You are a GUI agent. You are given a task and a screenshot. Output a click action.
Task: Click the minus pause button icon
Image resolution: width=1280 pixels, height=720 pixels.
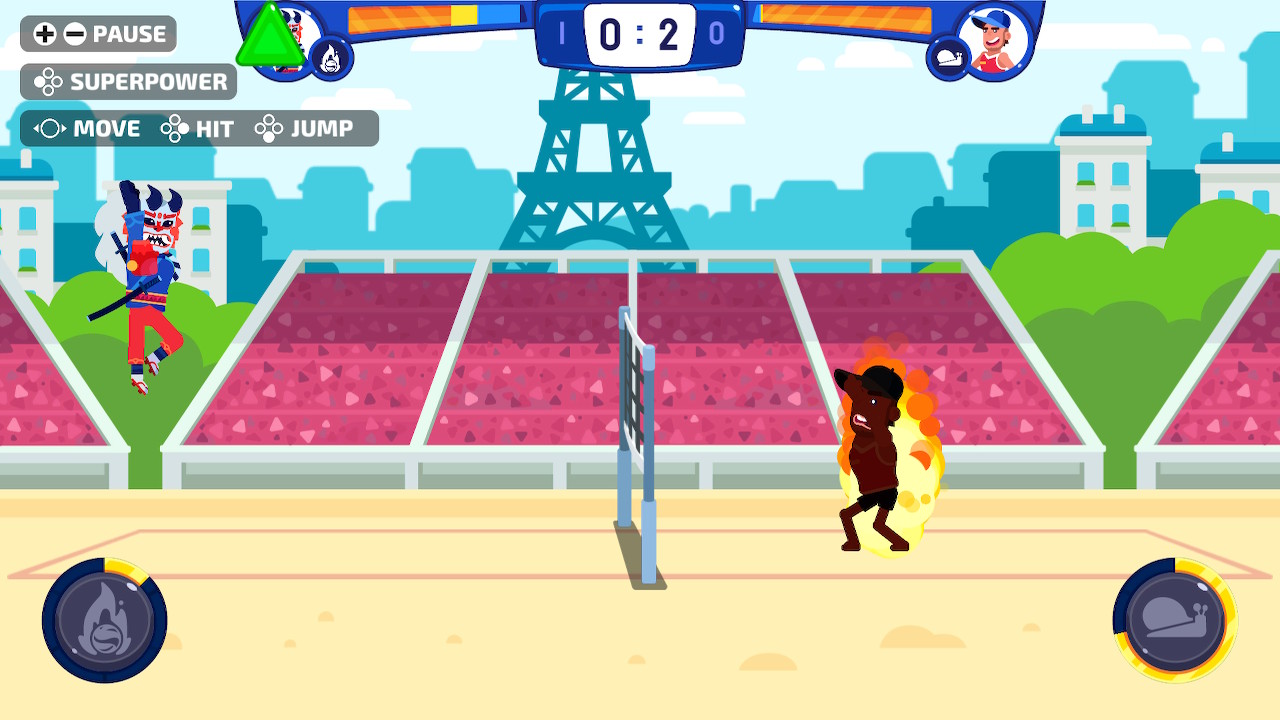(73, 33)
